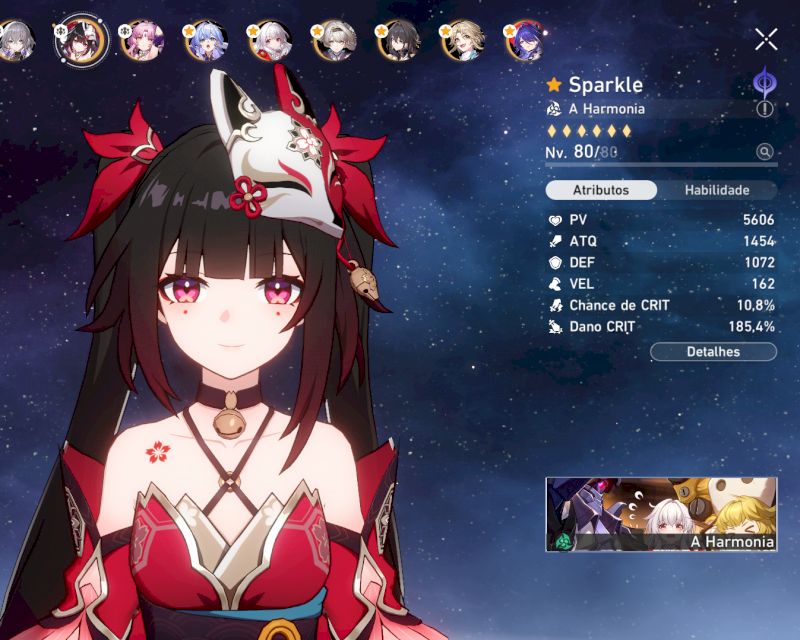The width and height of the screenshot is (800, 640).
Task: Open the A Harmonia banner thumbnail
Action: (661, 514)
